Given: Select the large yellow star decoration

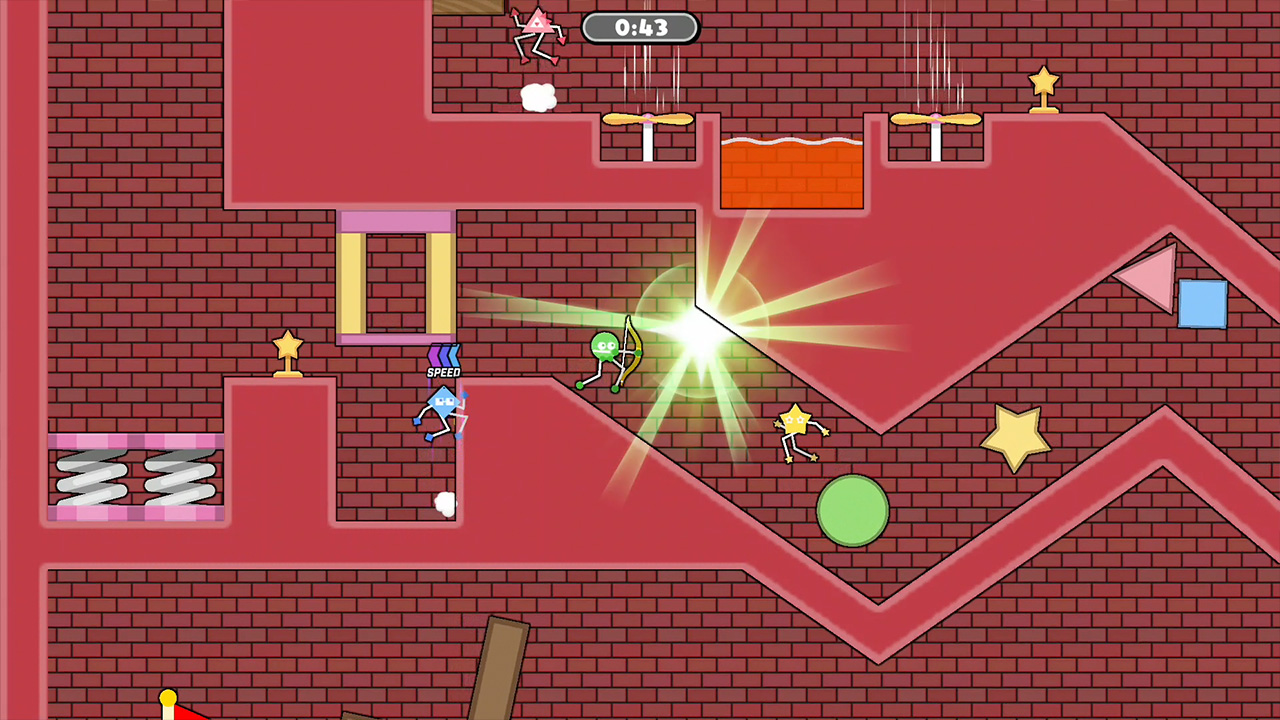Looking at the screenshot, I should pyautogui.click(x=1017, y=435).
